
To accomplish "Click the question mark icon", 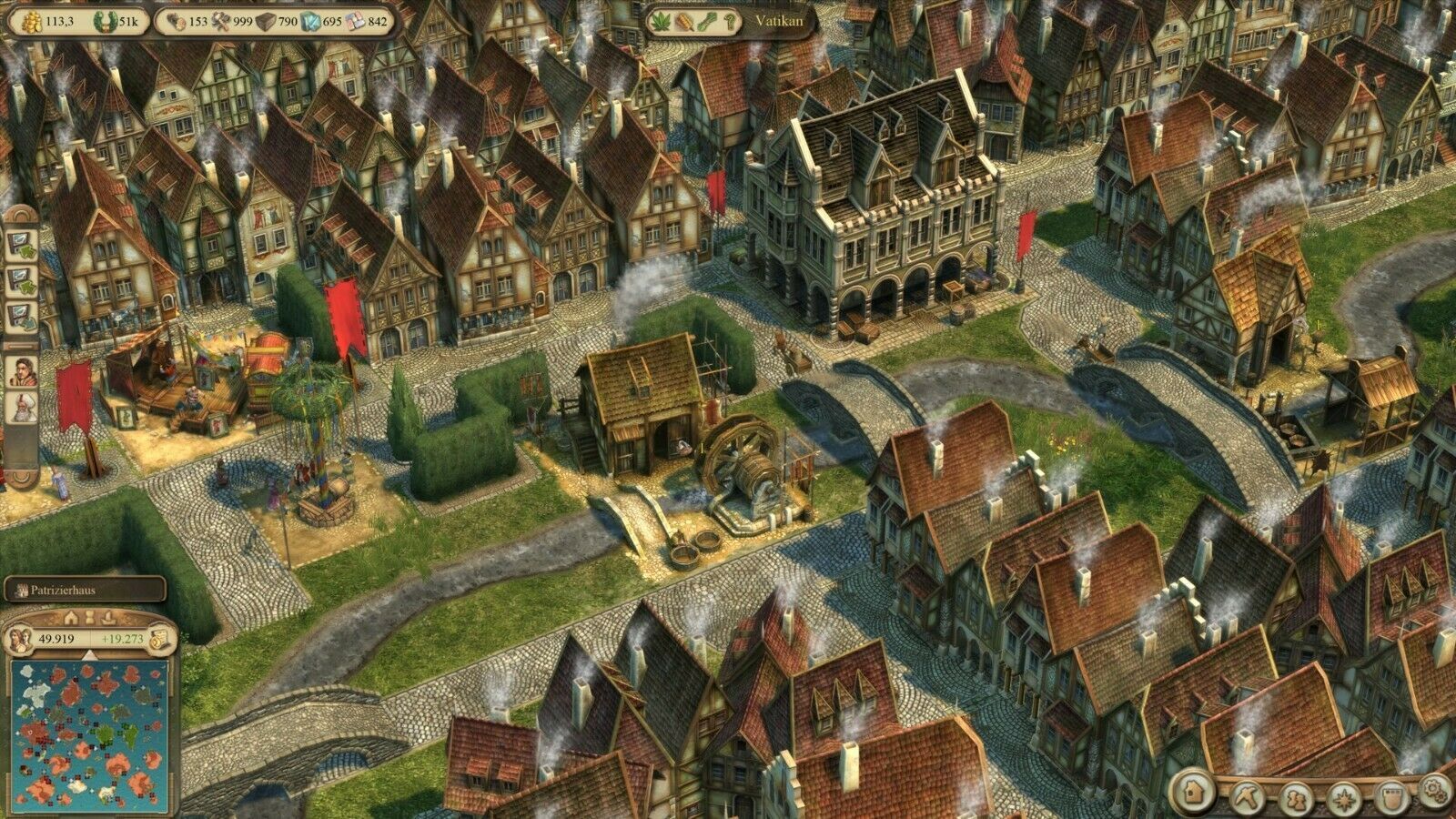I will pyautogui.click(x=731, y=21).
